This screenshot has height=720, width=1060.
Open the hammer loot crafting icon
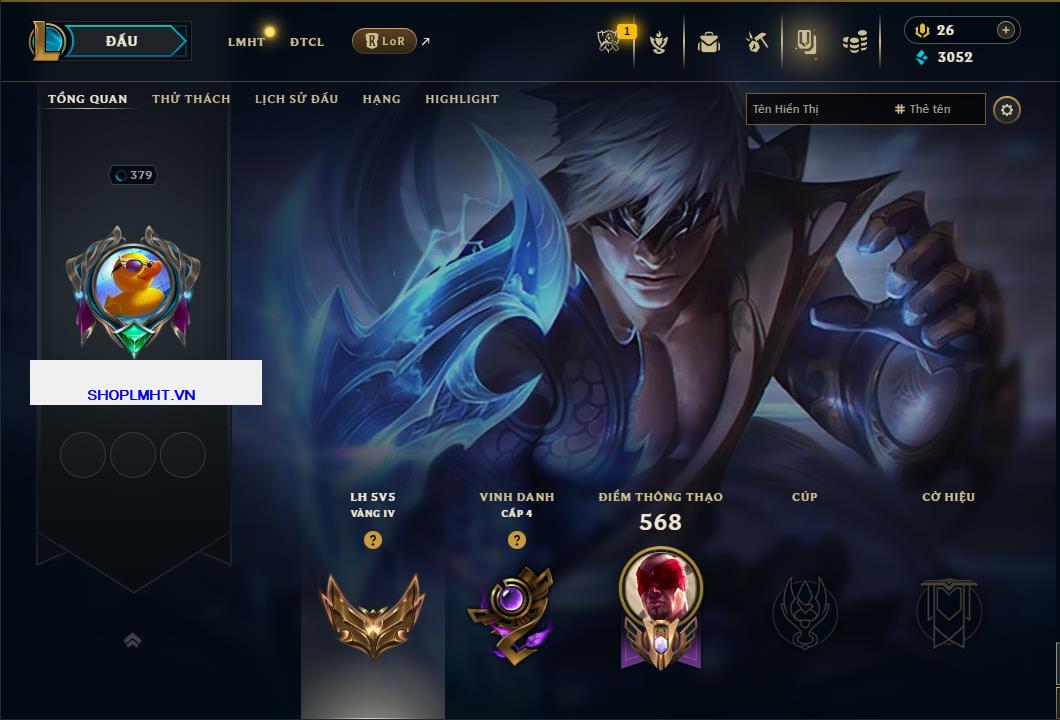point(757,42)
